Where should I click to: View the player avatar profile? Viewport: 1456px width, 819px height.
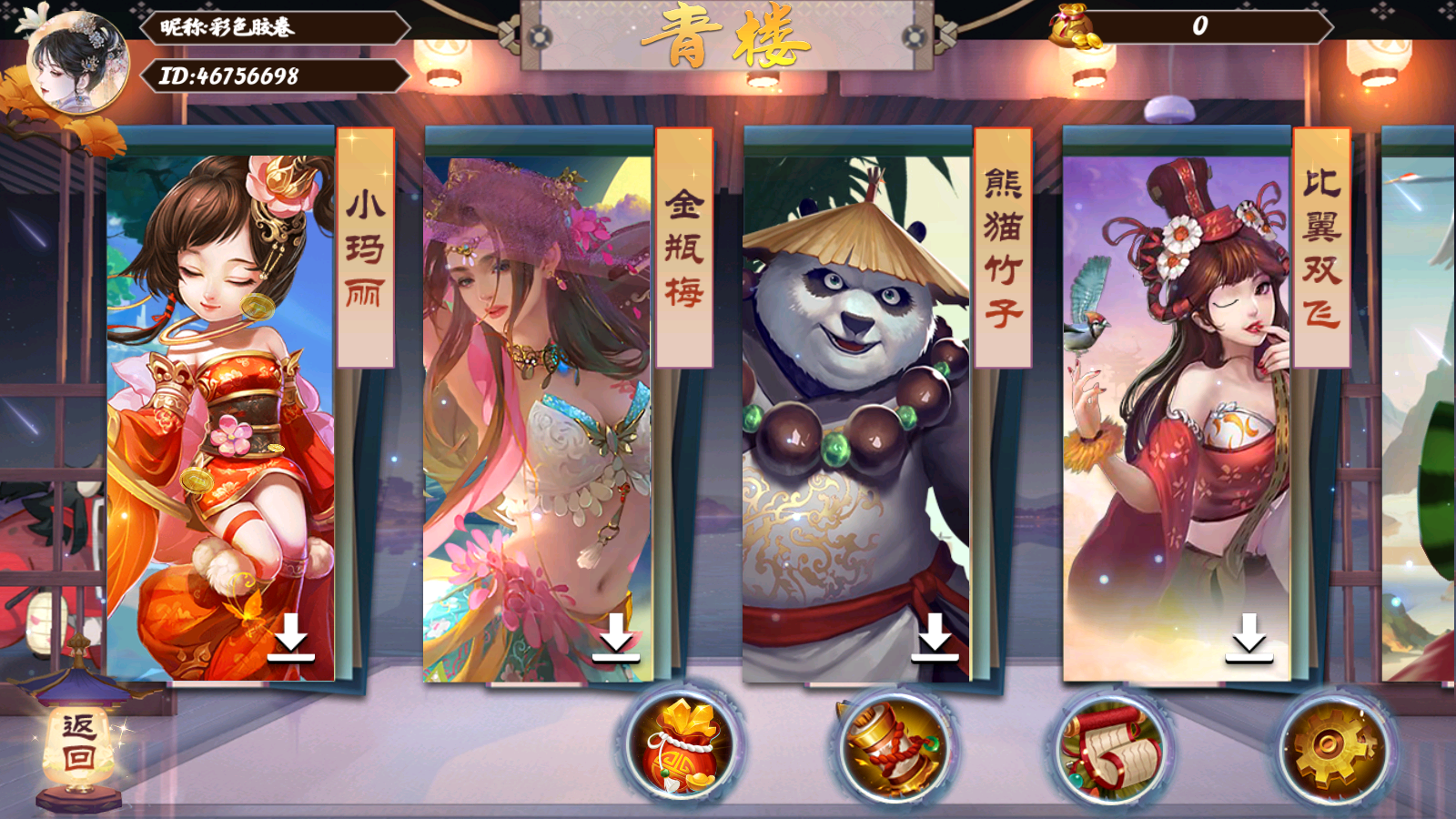click(77, 62)
